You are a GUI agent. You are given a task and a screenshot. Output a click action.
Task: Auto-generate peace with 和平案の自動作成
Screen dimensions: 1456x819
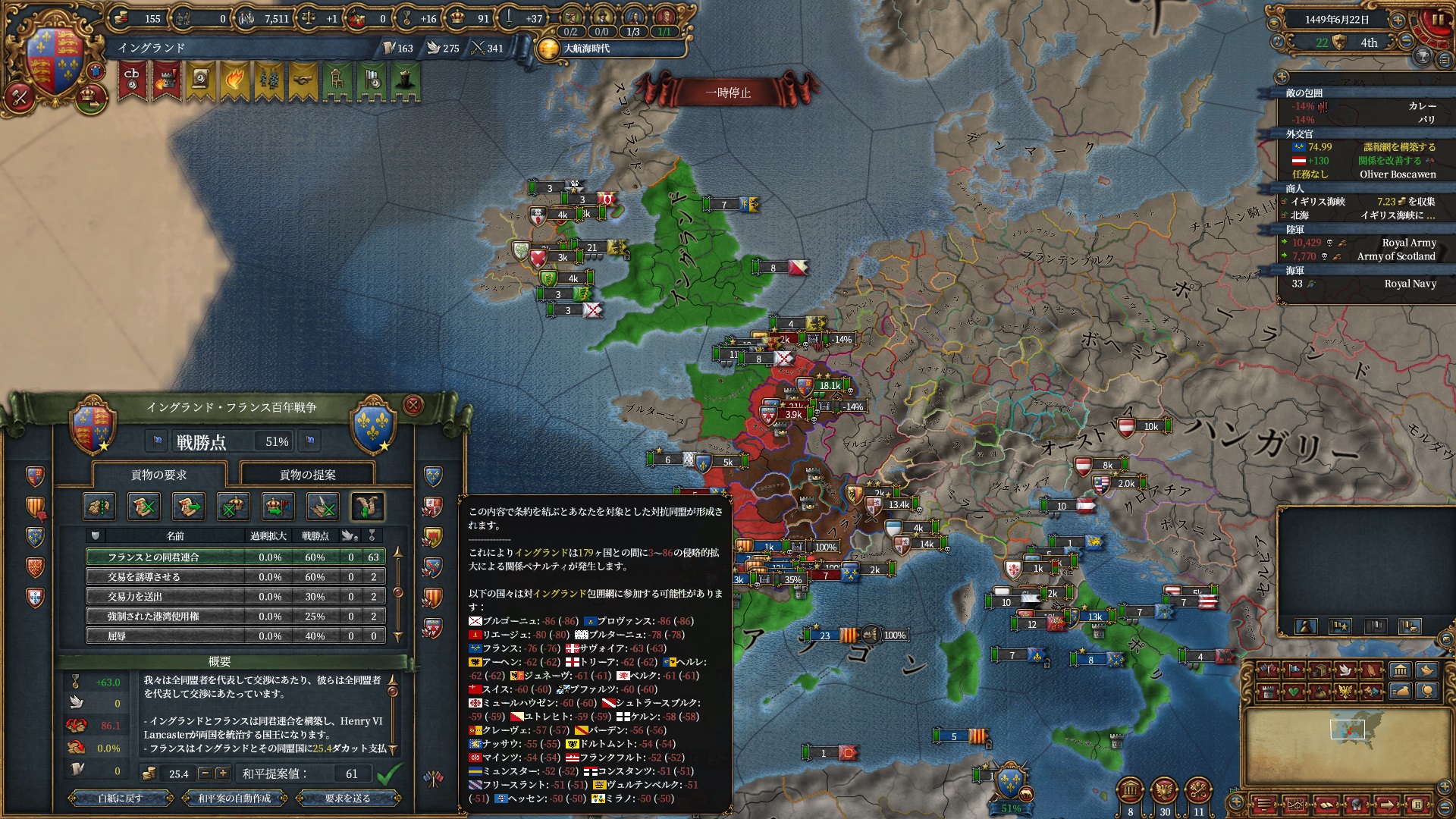pos(234,798)
